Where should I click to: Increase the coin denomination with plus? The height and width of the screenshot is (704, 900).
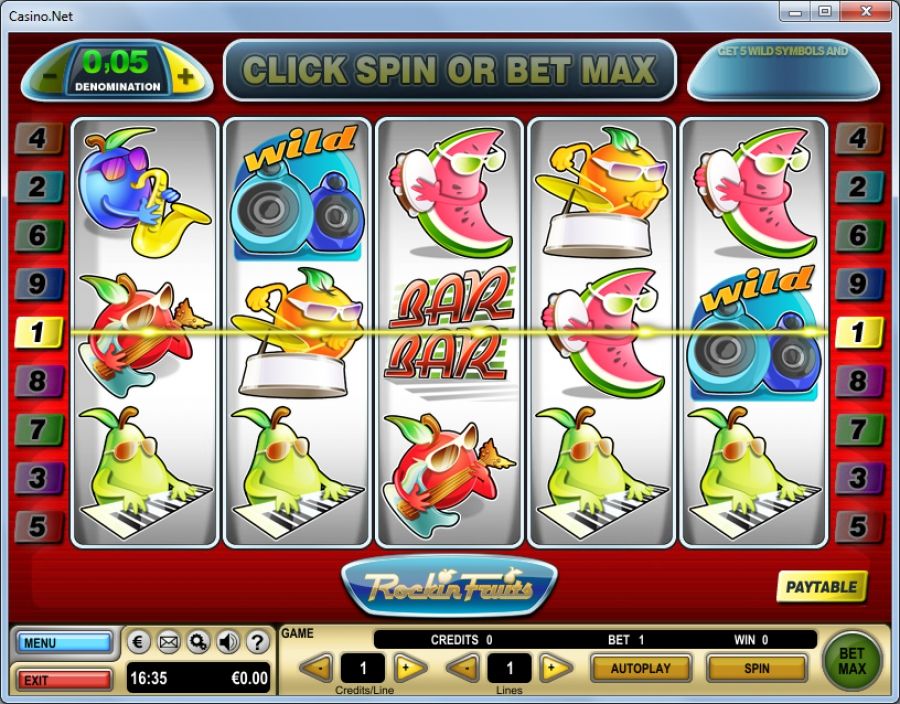pos(185,76)
